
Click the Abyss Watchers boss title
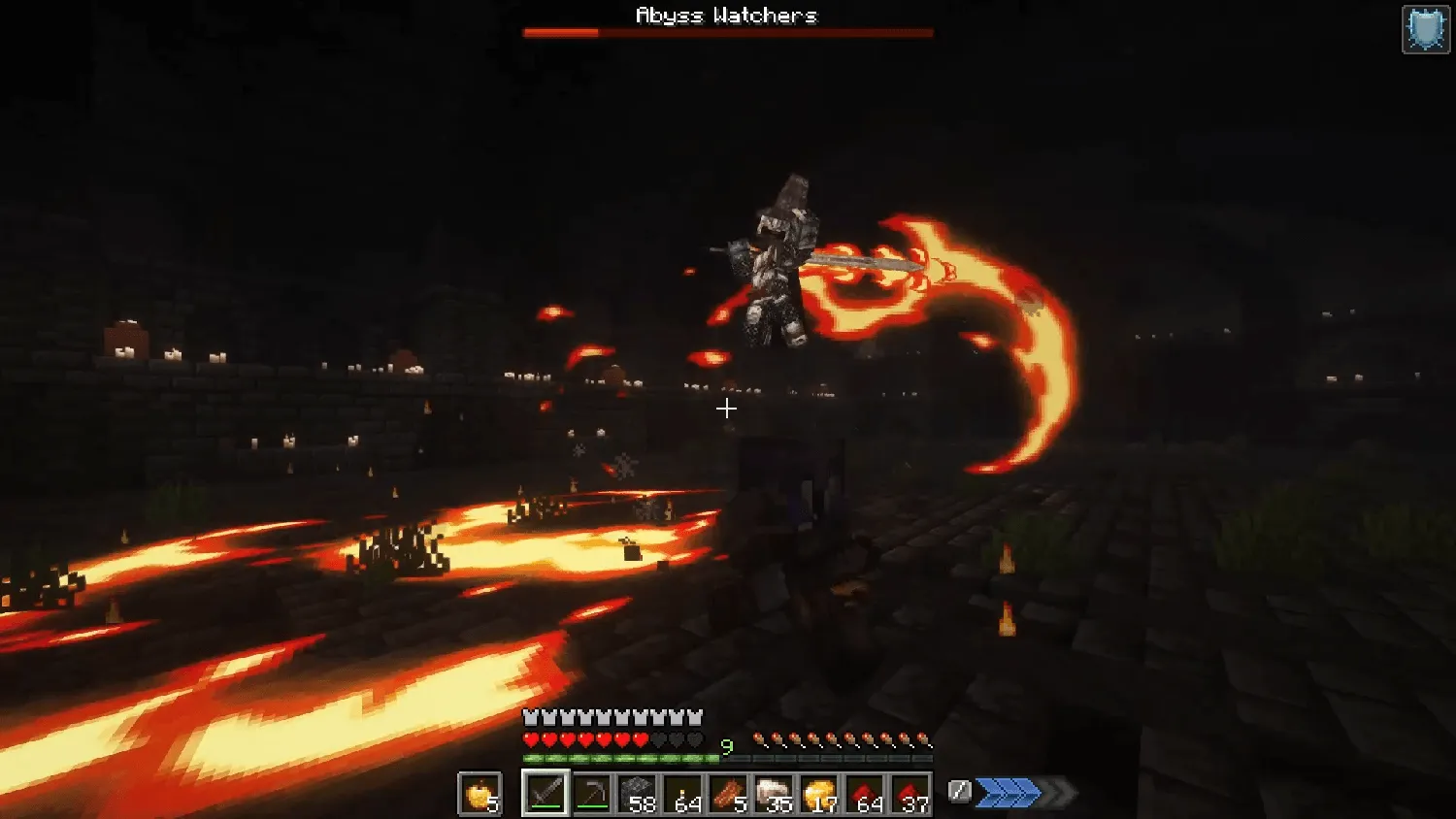coord(727,15)
